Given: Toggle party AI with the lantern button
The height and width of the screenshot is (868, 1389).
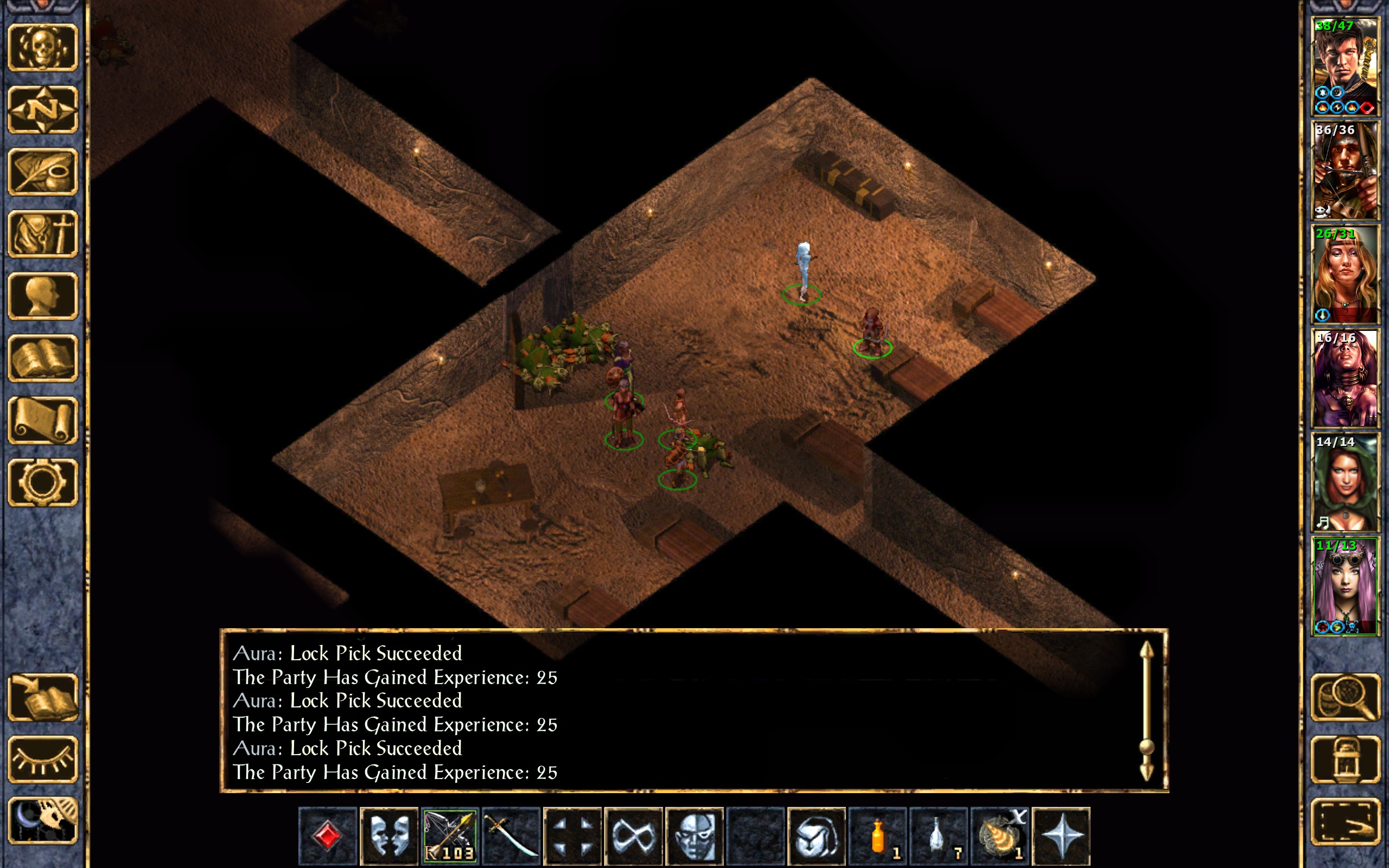Looking at the screenshot, I should click(x=1345, y=759).
